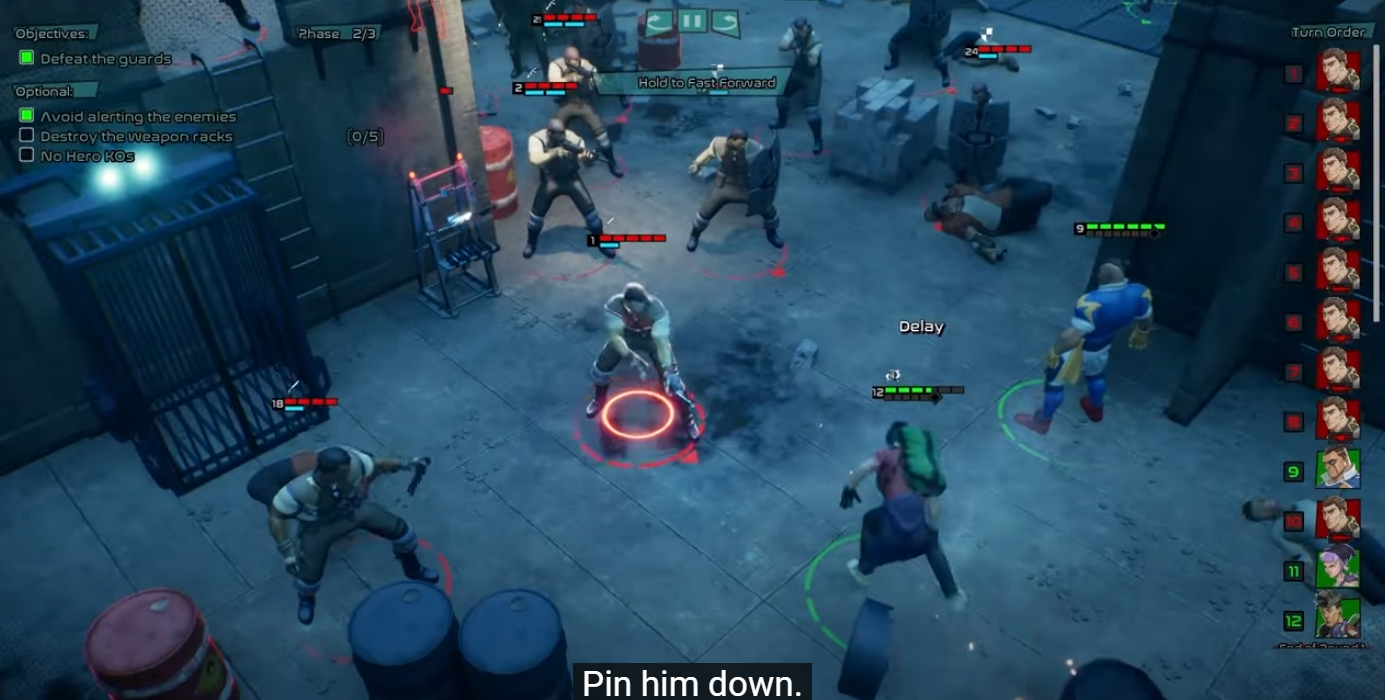
Task: Click the Defeat the guards objective
Action: click(x=105, y=59)
